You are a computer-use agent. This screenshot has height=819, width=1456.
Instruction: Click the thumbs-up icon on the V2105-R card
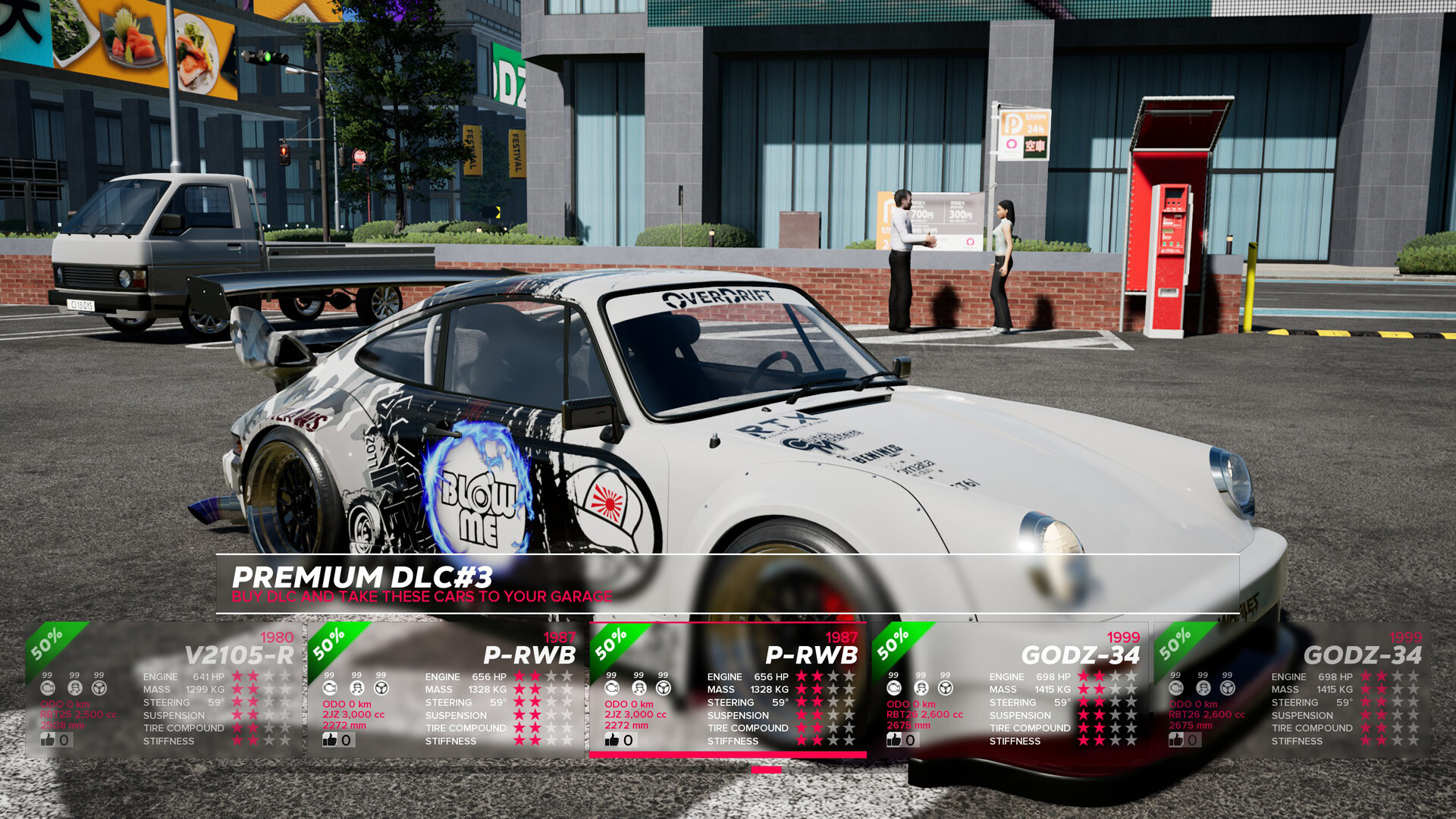coord(49,741)
